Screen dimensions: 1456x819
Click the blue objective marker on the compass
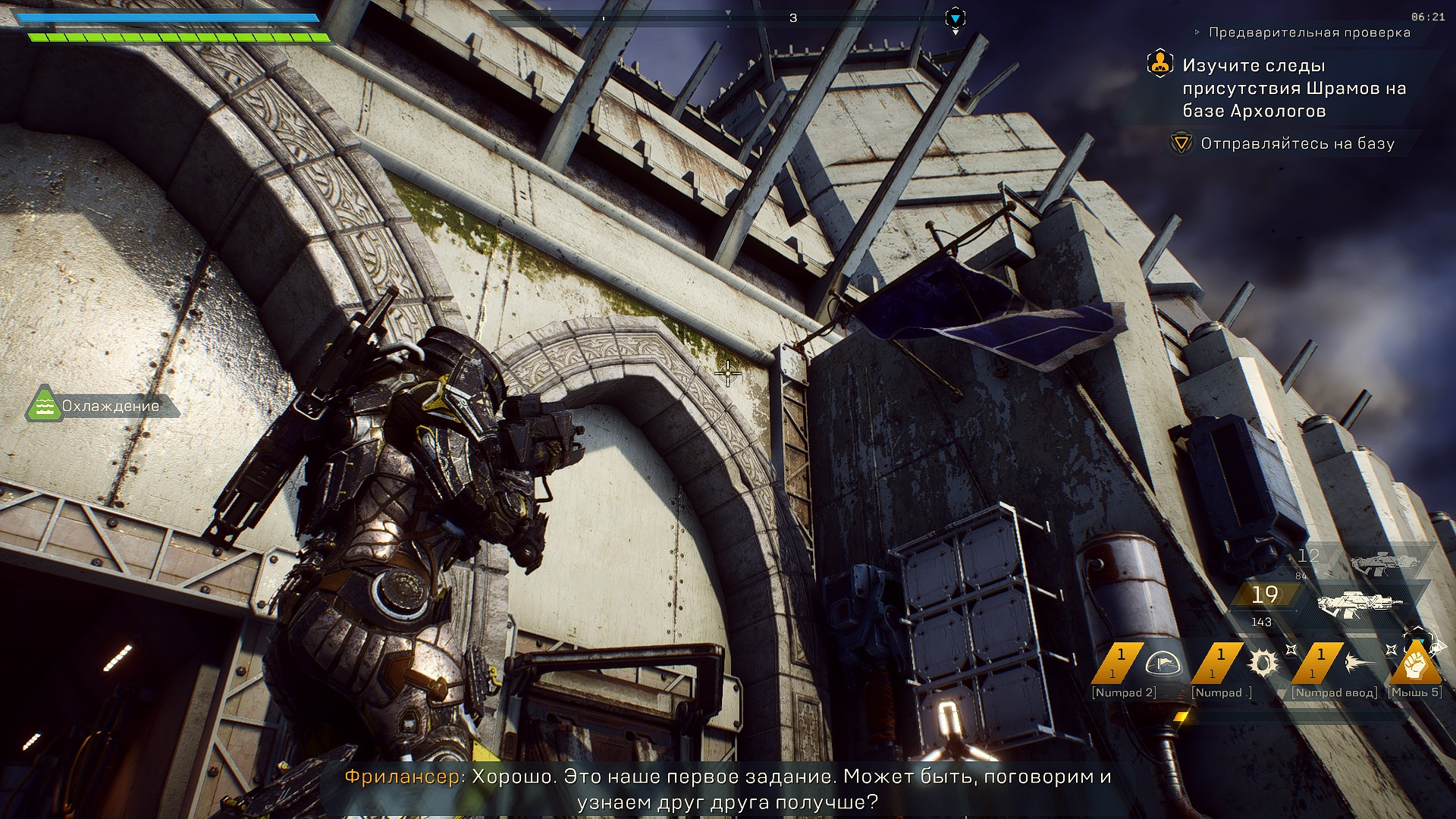(955, 17)
